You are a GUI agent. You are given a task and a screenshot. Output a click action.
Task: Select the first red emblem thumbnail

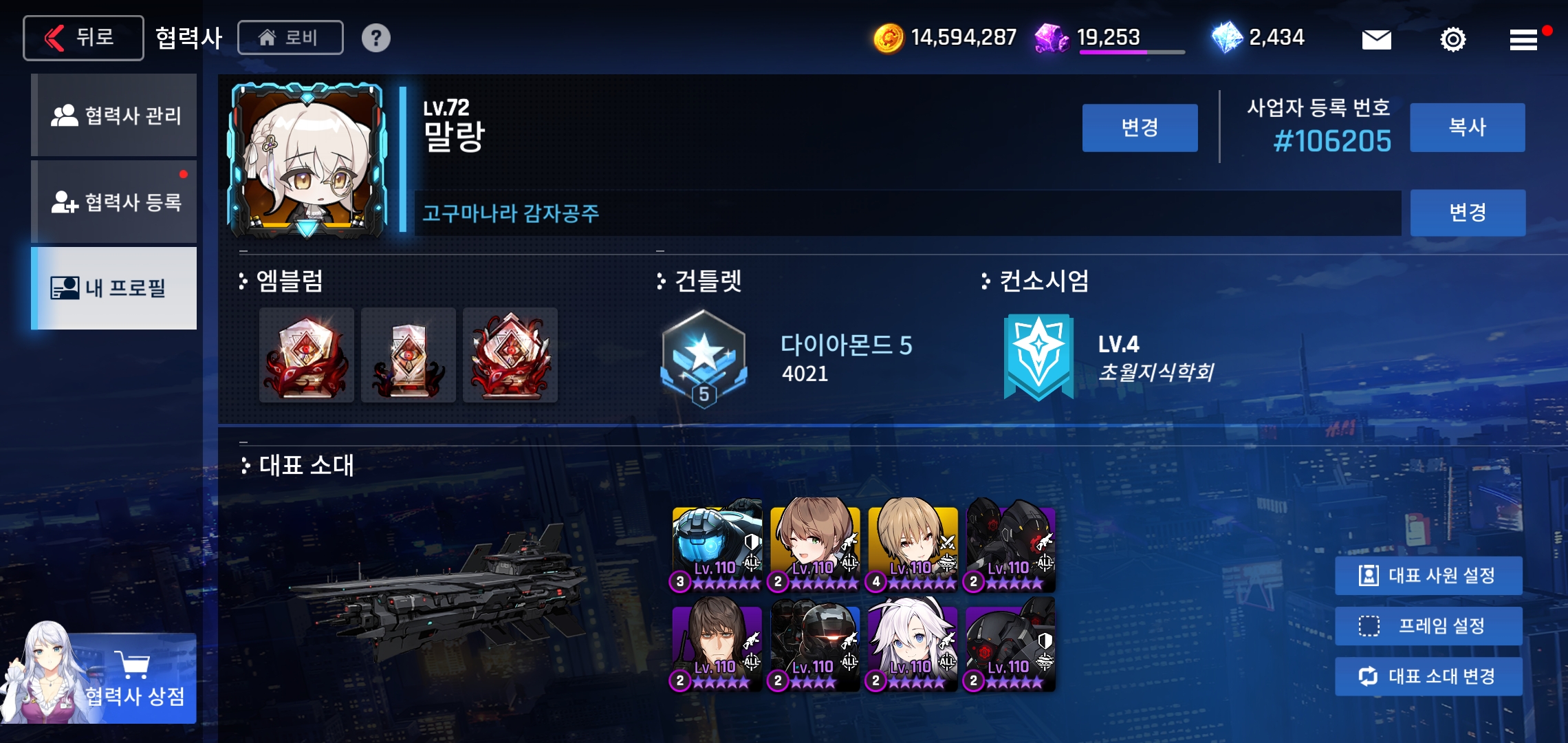click(307, 355)
